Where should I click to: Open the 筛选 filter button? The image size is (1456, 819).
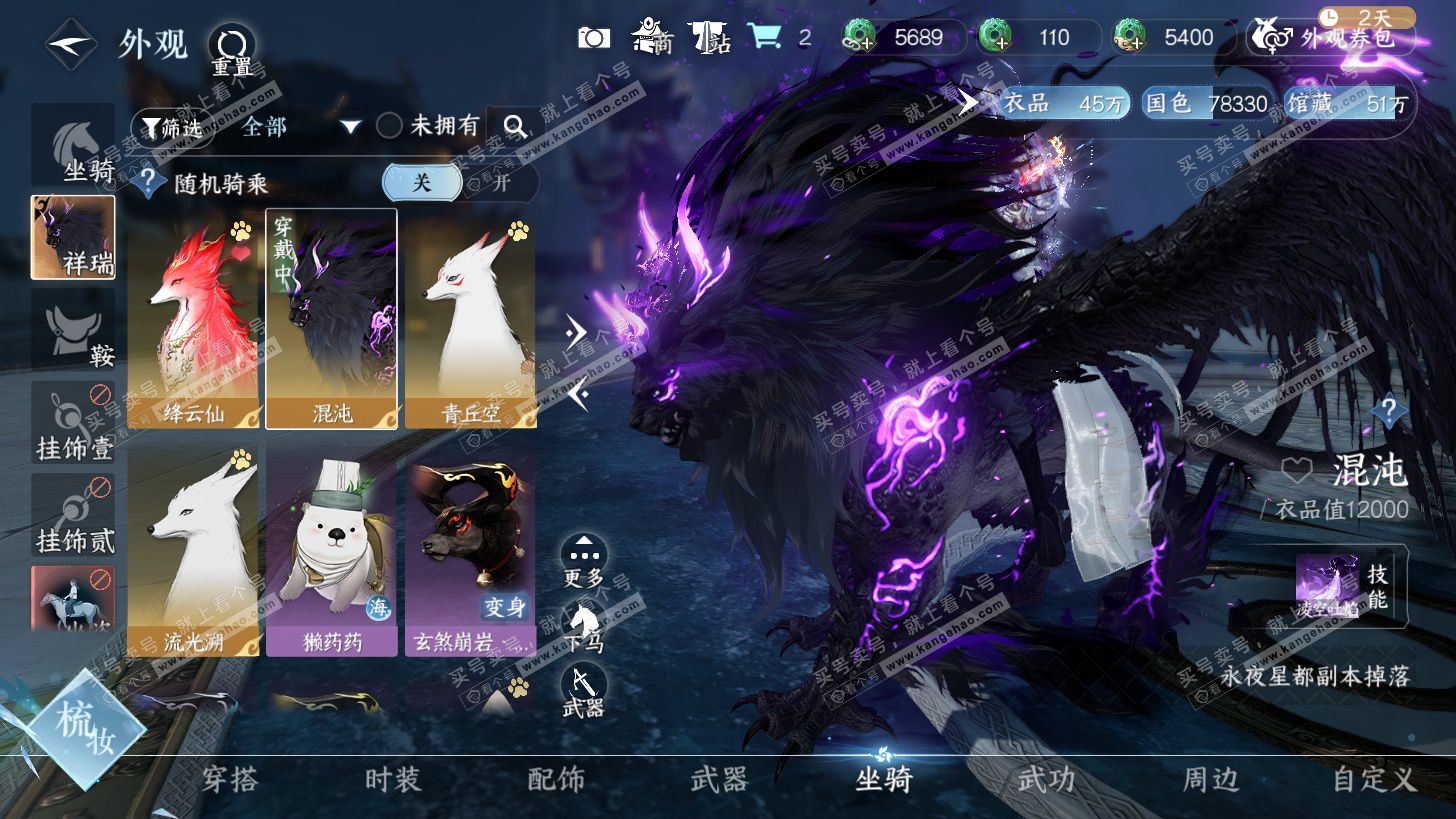(171, 127)
